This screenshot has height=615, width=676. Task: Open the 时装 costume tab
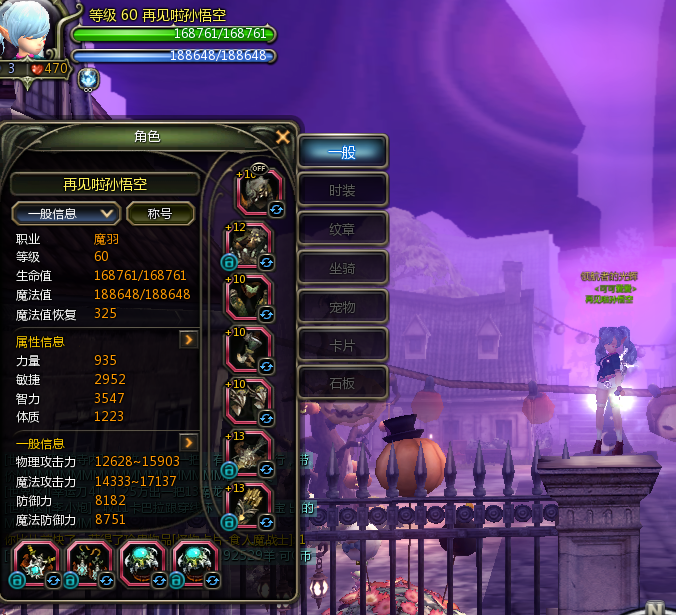pyautogui.click(x=342, y=191)
